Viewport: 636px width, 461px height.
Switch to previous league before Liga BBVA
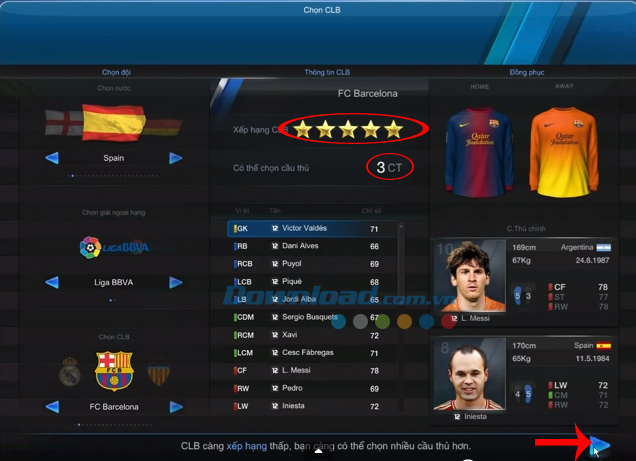(x=52, y=283)
